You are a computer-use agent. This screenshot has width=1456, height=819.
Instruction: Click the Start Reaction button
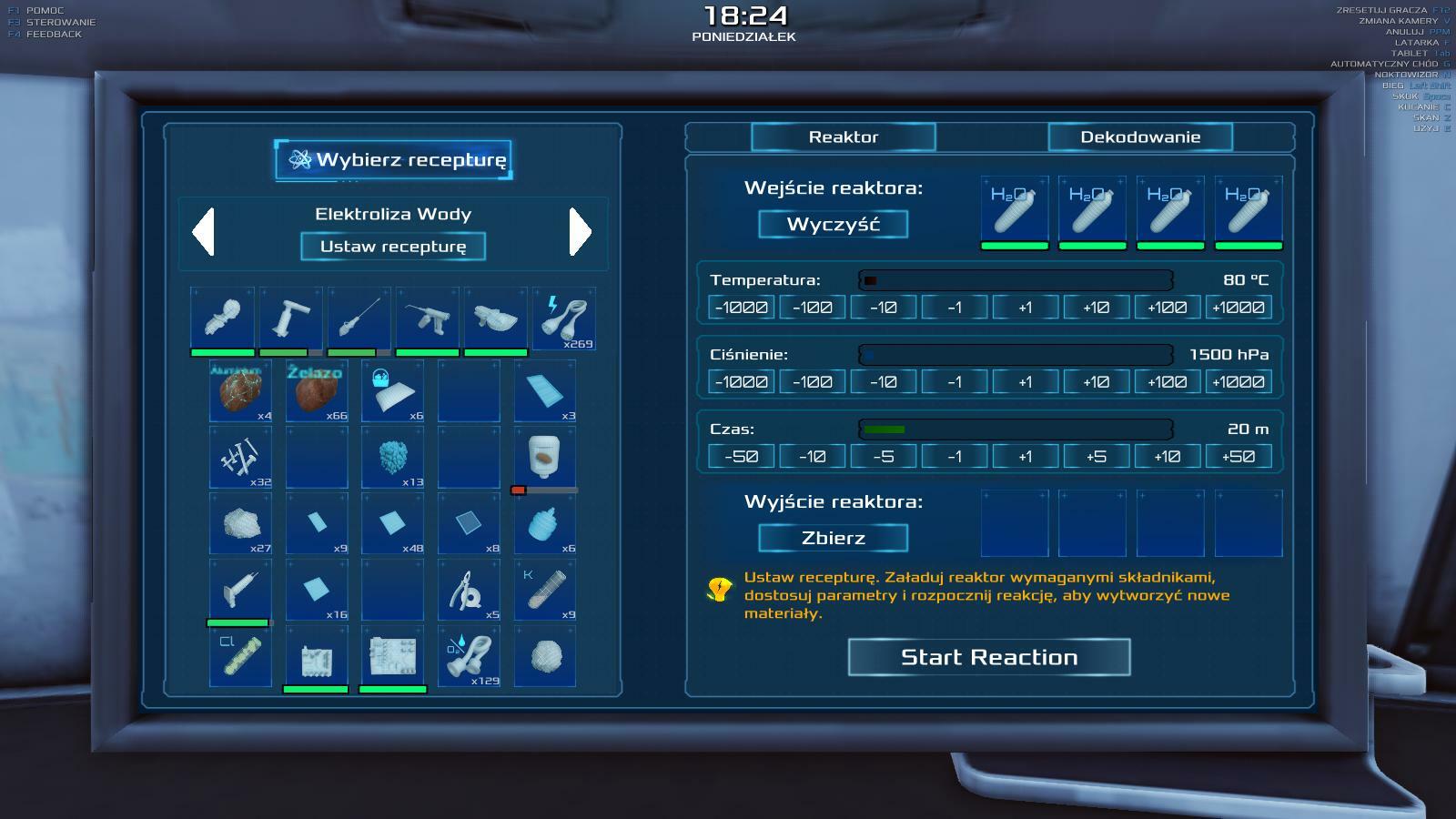pos(989,657)
